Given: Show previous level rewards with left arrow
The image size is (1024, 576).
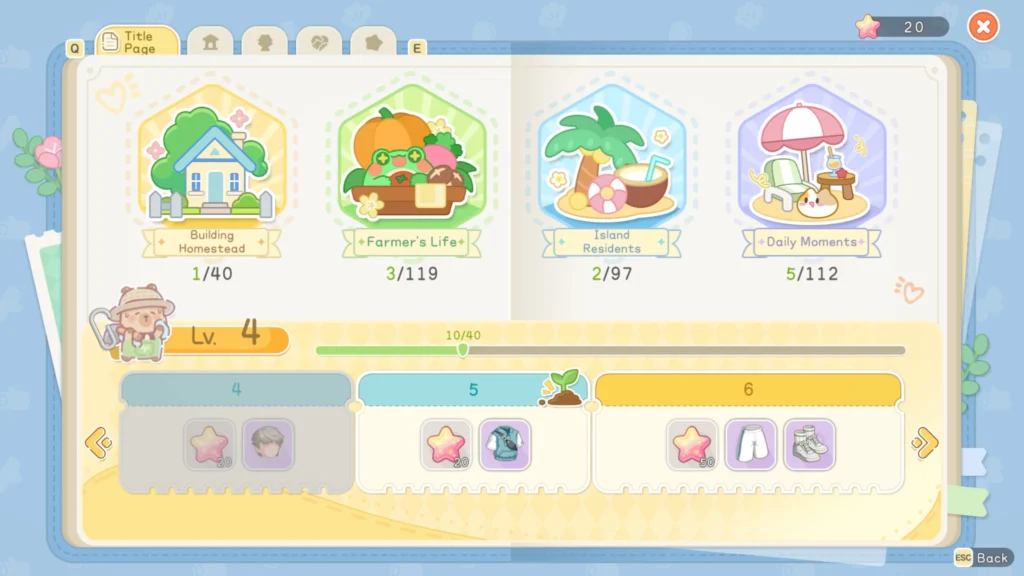Looking at the screenshot, I should pyautogui.click(x=97, y=442).
